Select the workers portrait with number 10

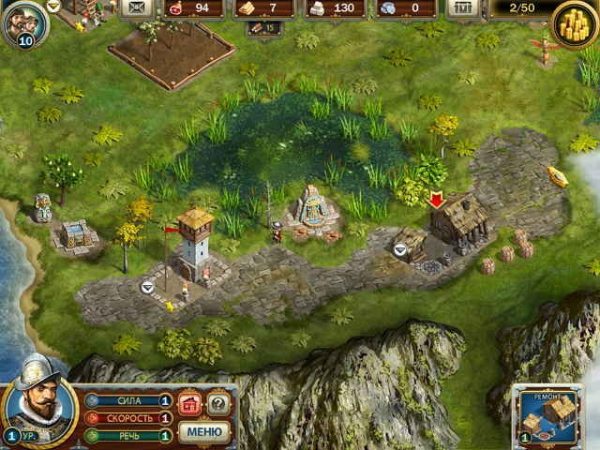[x=22, y=24]
